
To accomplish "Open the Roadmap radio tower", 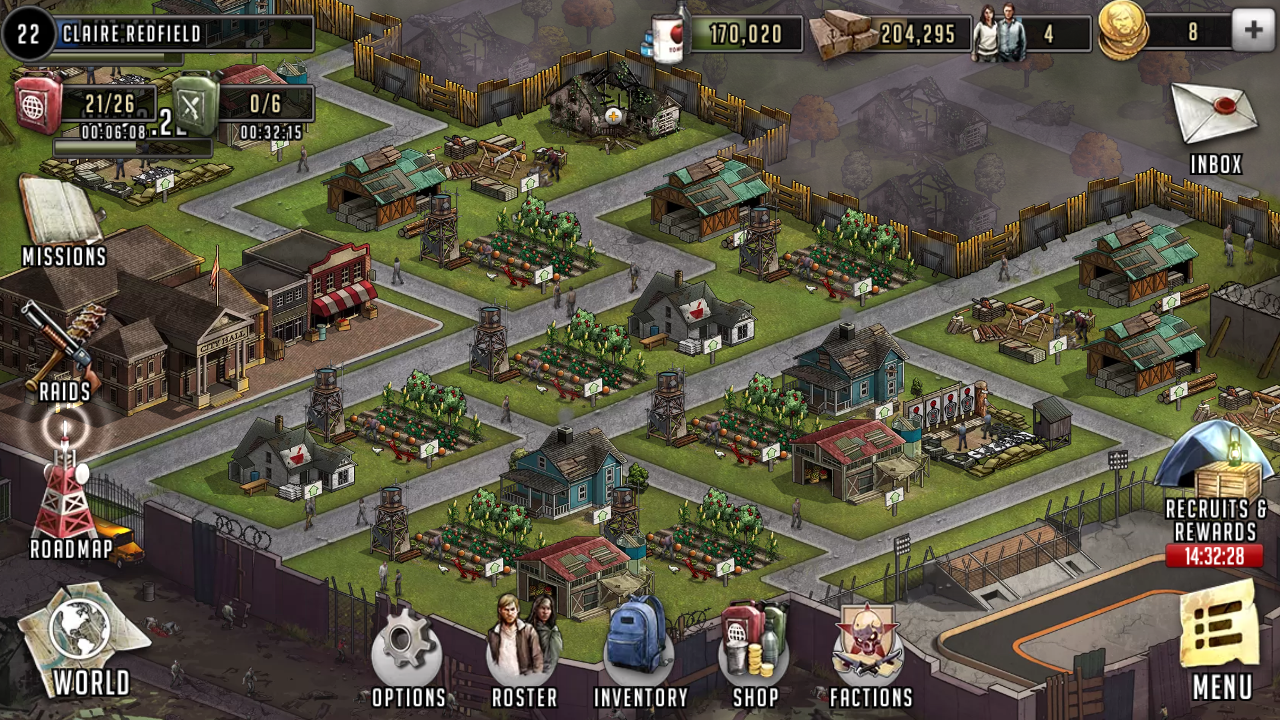I will tap(68, 490).
